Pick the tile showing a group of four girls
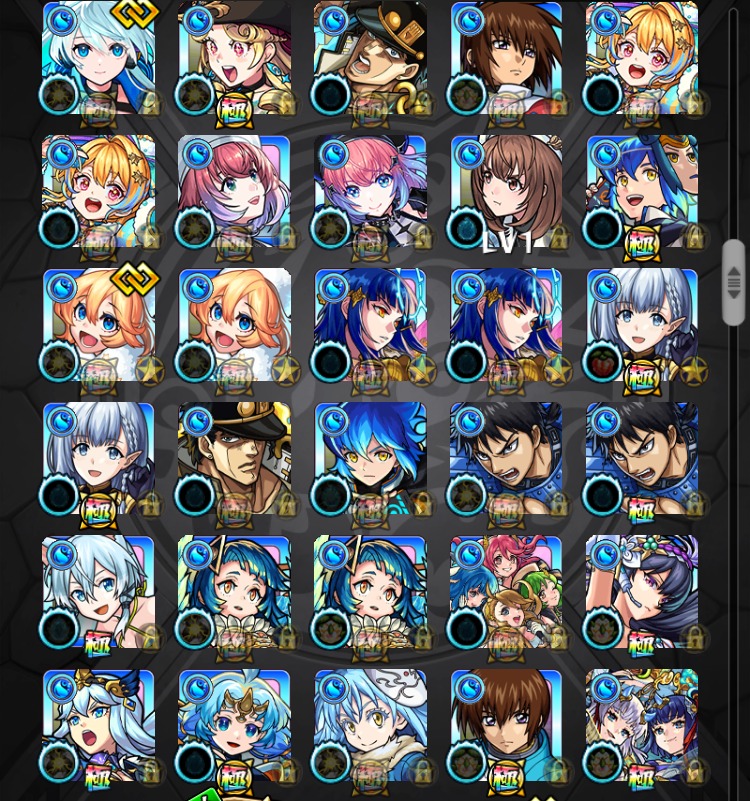Viewport: 750px width, 801px height. 506,592
